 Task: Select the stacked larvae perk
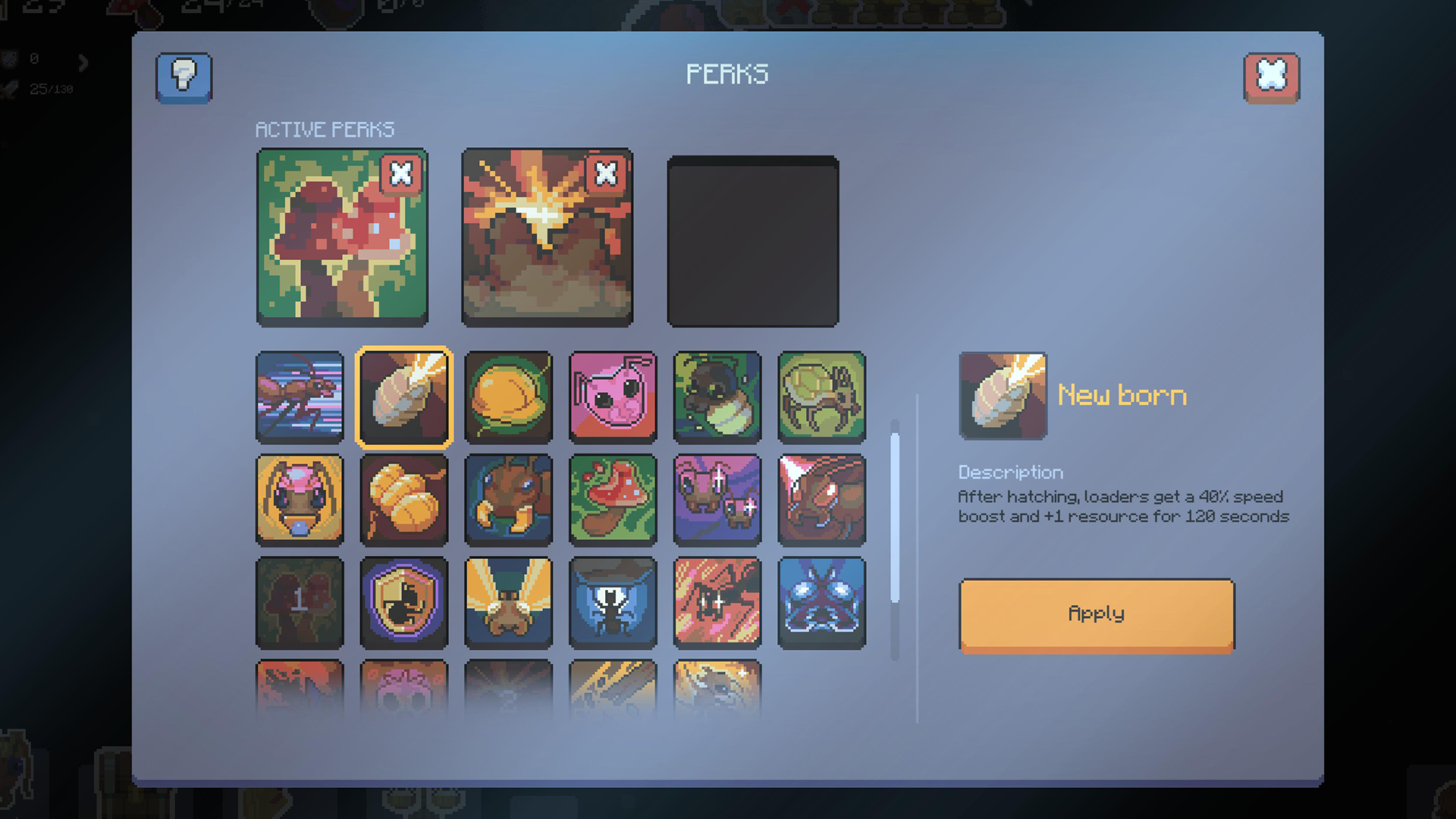coord(404,499)
